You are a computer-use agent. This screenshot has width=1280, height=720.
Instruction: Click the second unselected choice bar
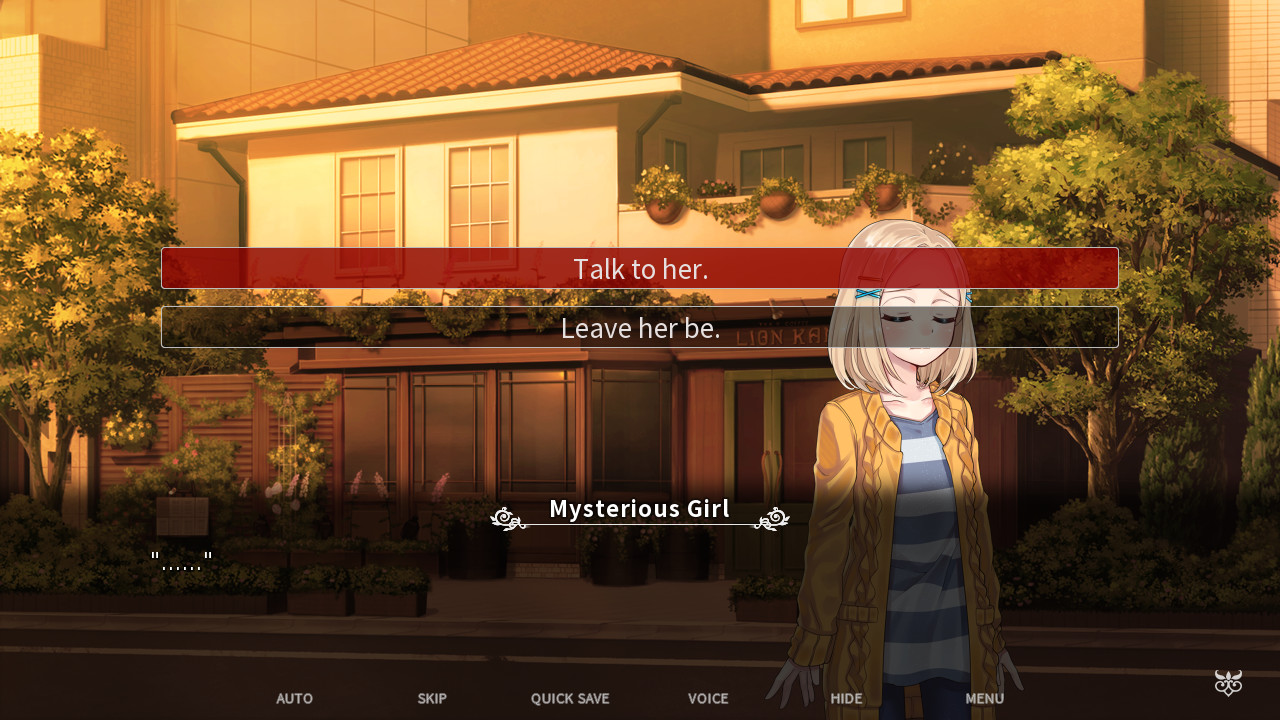(x=640, y=327)
